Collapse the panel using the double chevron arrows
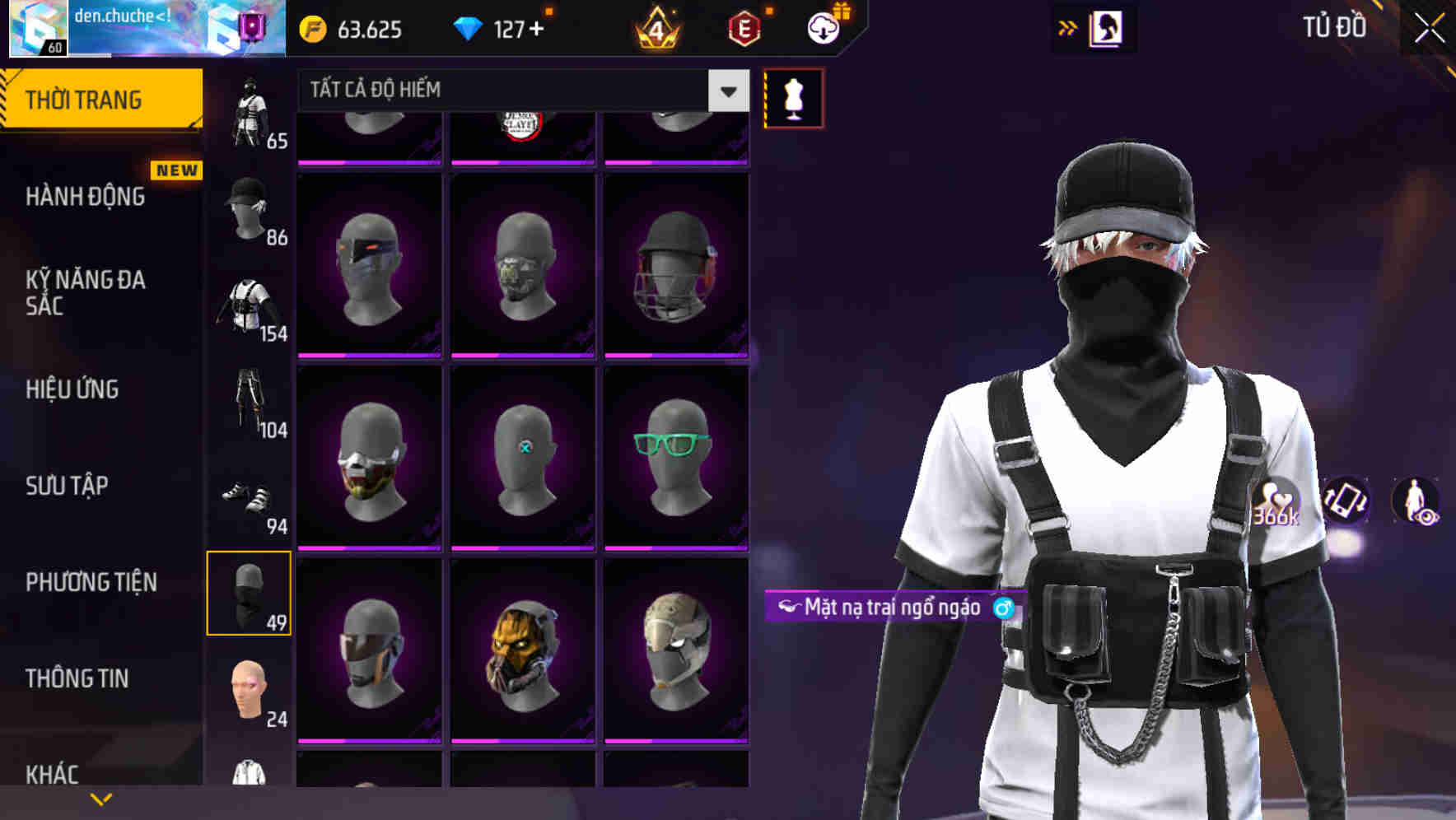Image resolution: width=1456 pixels, height=820 pixels. click(1068, 27)
